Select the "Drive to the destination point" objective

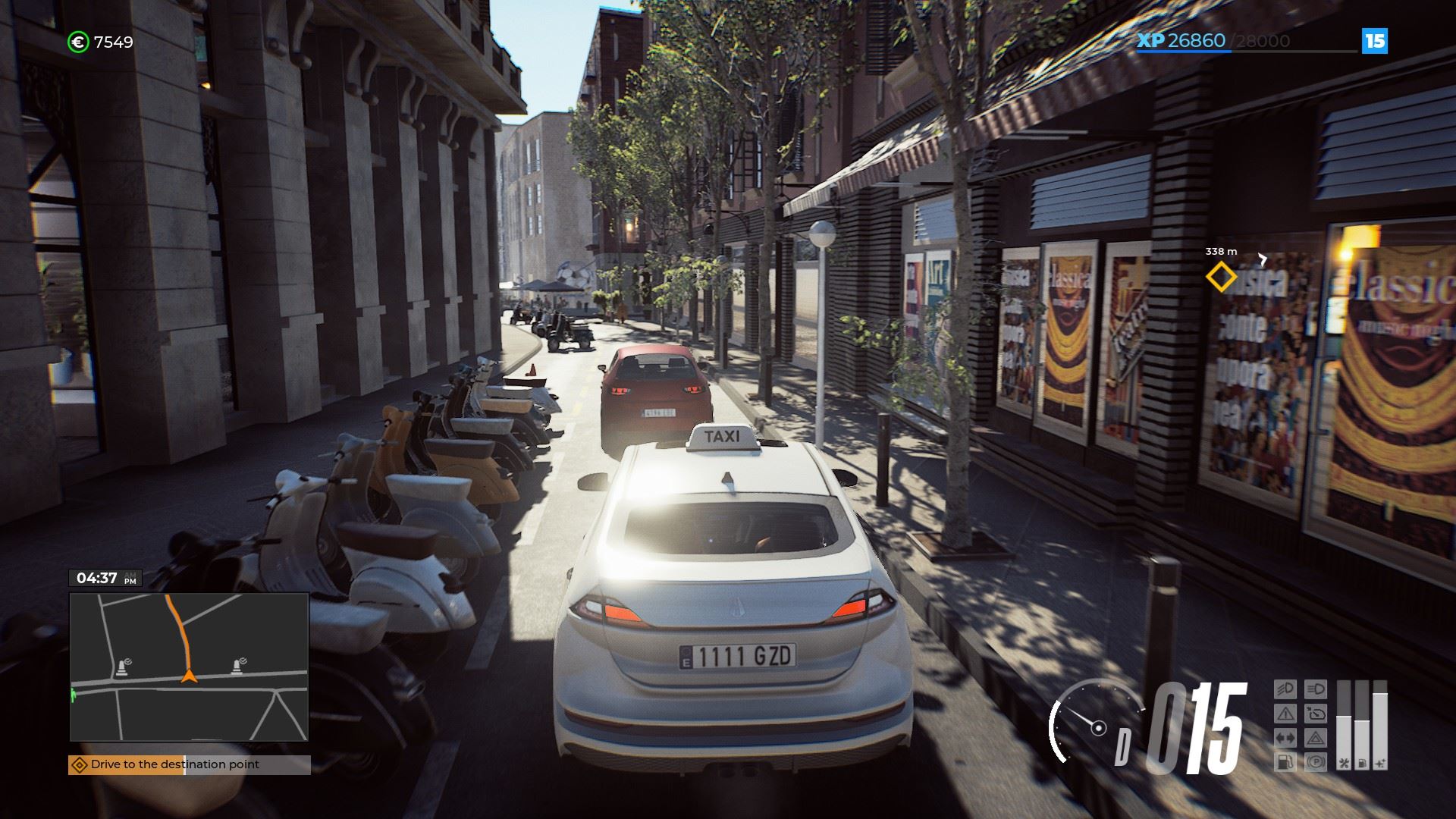point(174,764)
